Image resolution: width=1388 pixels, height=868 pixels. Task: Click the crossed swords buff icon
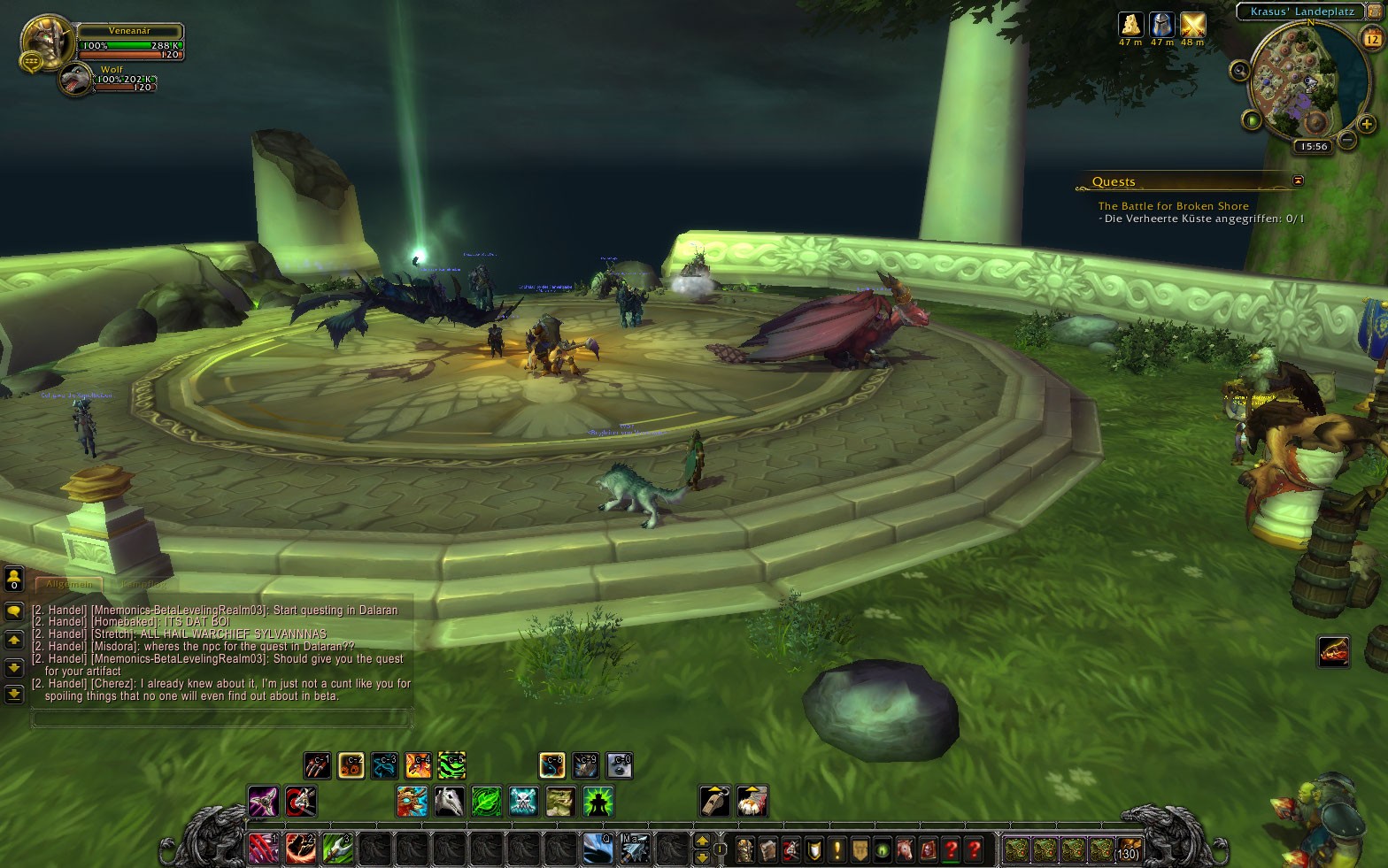1192,25
